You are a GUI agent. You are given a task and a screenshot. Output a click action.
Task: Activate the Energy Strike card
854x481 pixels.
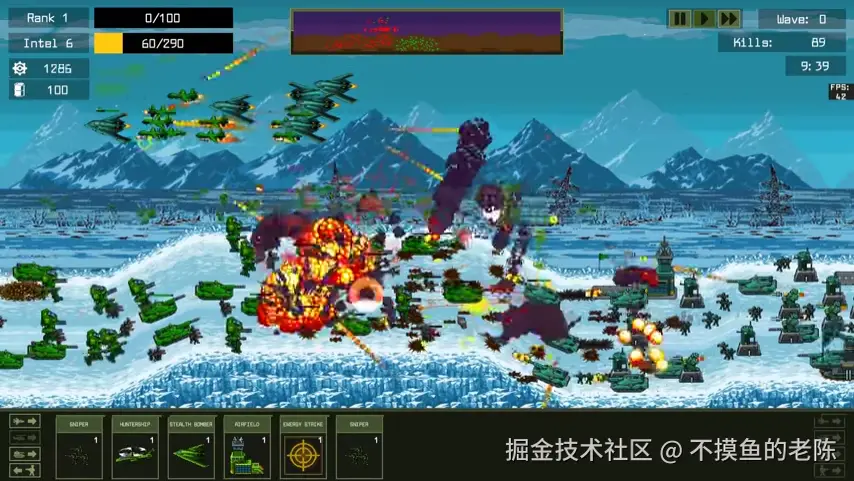tap(303, 446)
